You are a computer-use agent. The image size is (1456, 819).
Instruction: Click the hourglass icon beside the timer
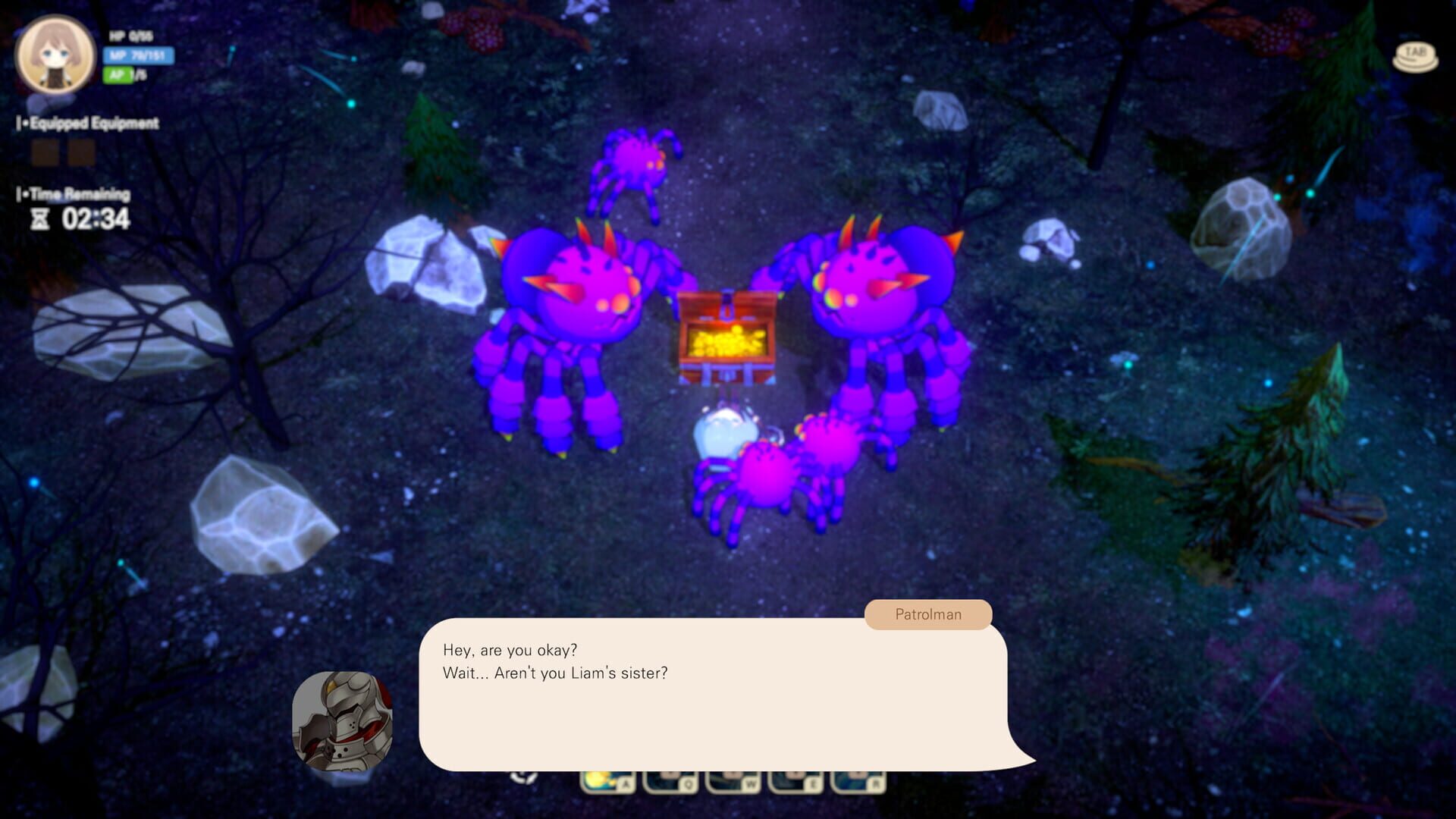[x=40, y=220]
